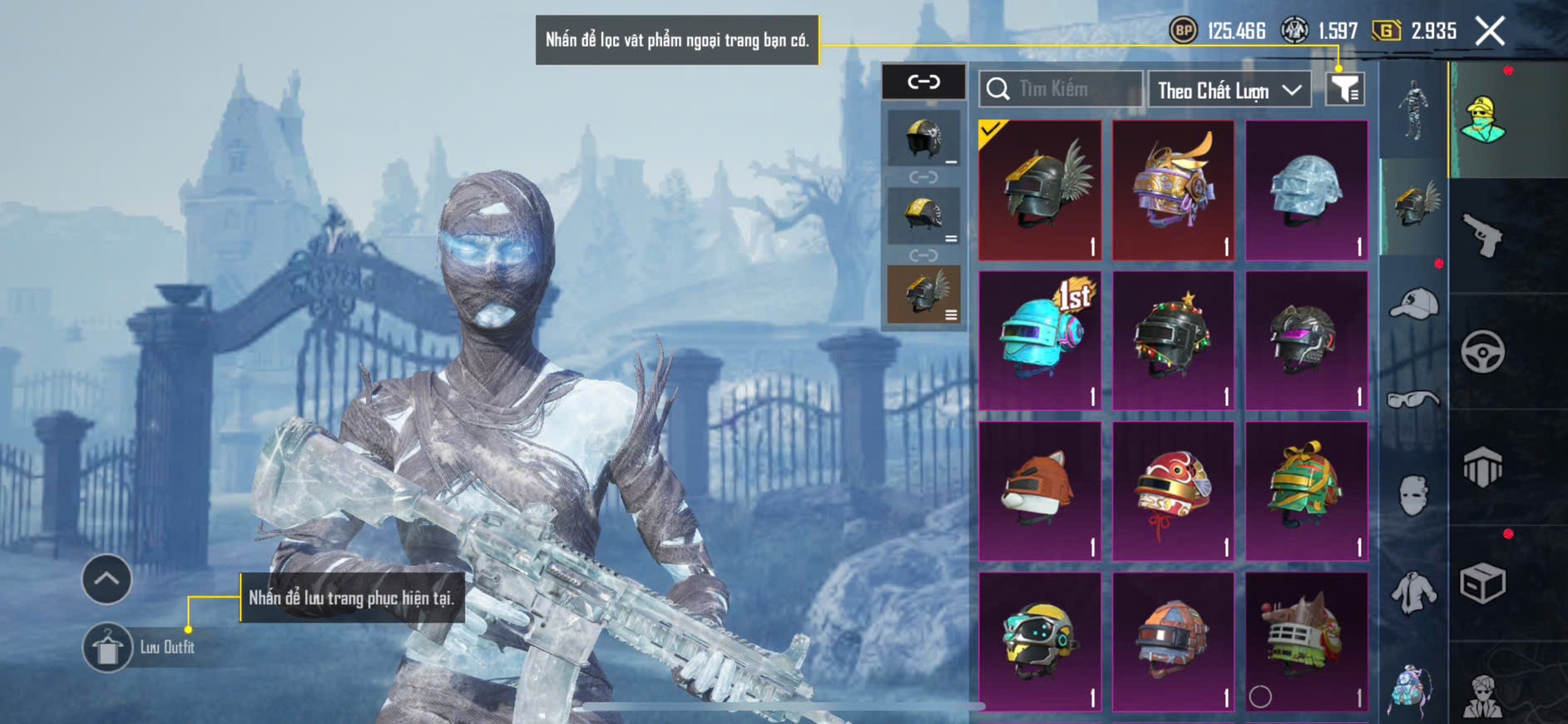Open the glasses accessory category

click(x=1413, y=400)
